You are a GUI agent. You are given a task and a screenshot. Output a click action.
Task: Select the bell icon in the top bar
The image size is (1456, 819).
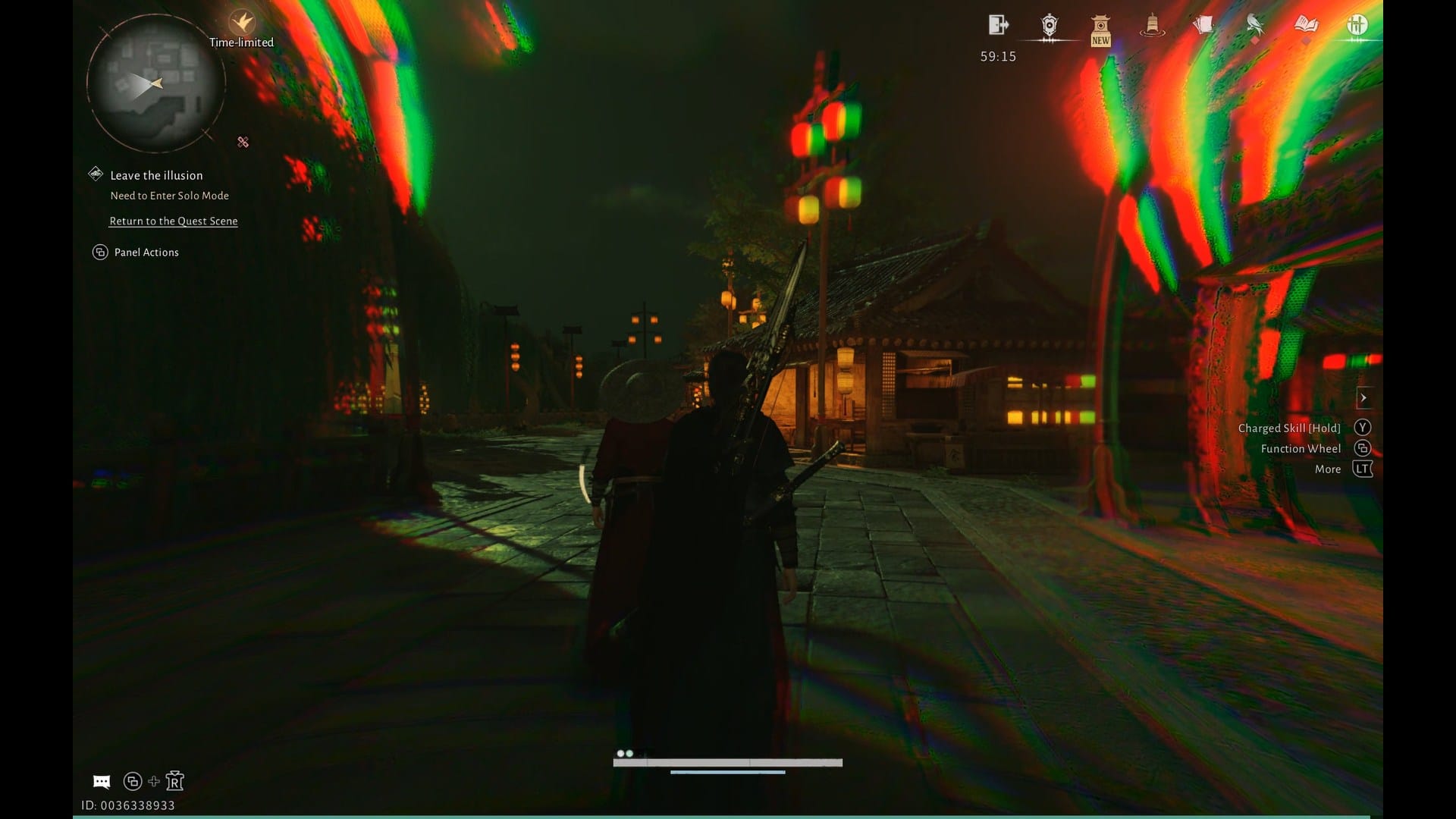[x=1153, y=27]
